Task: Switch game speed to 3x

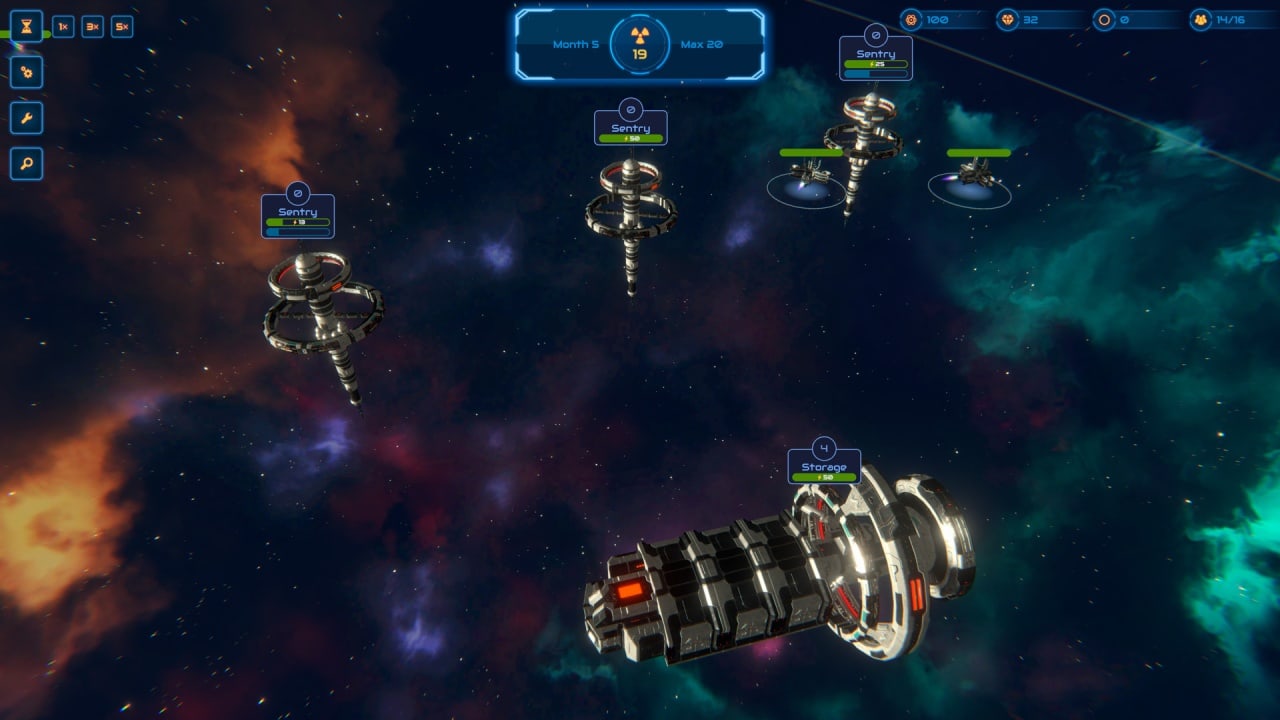Action: pos(92,27)
